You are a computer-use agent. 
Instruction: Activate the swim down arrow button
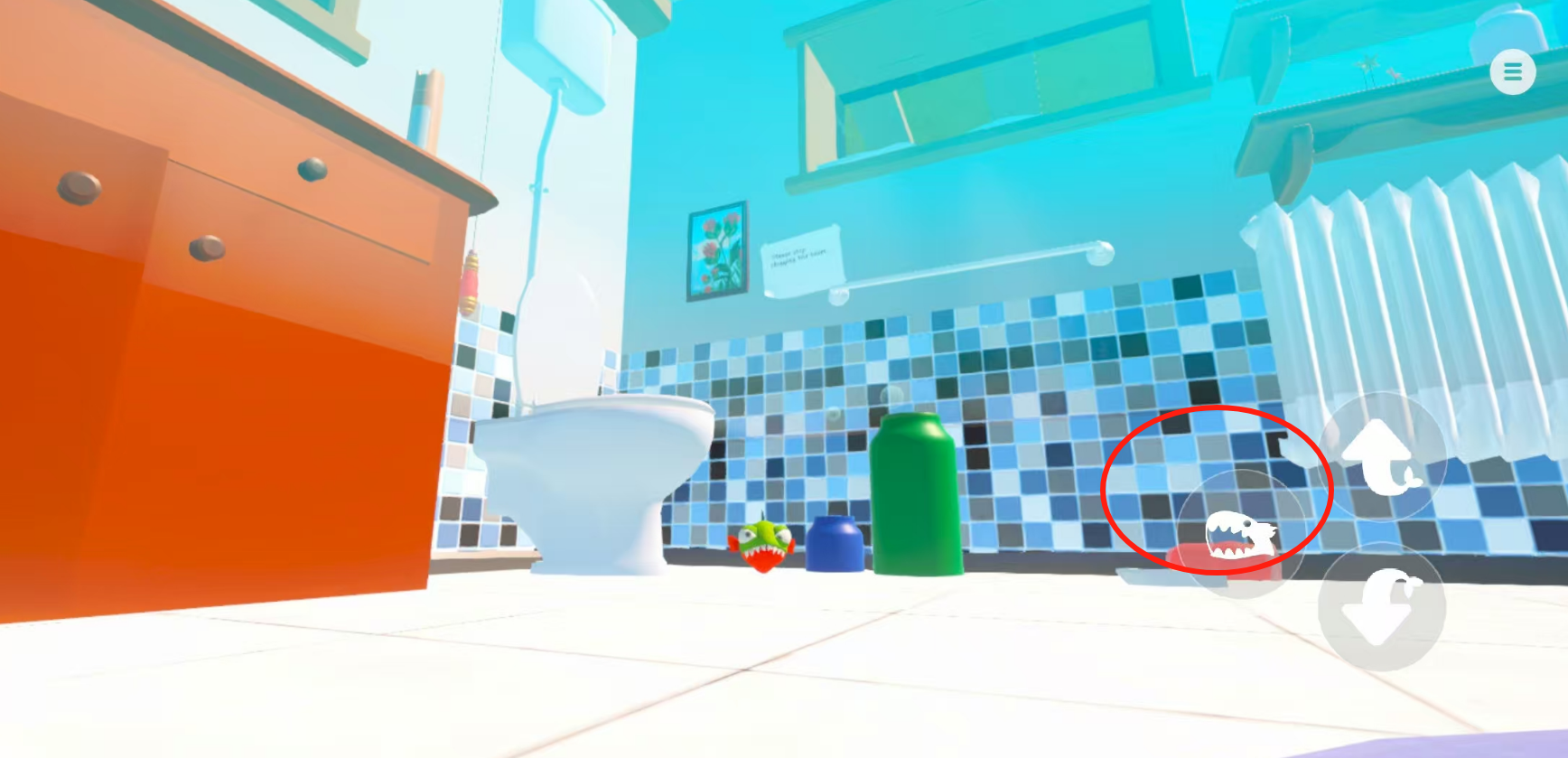1381,606
